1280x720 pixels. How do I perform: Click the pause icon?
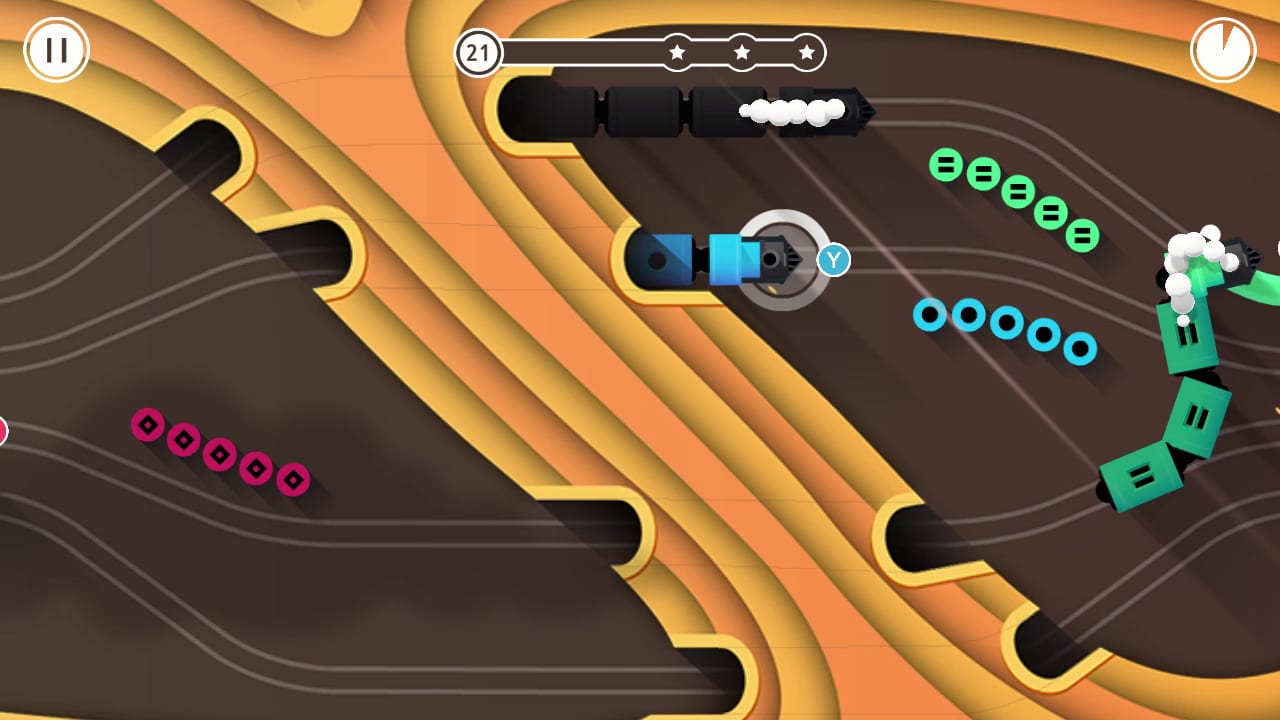(x=56, y=50)
